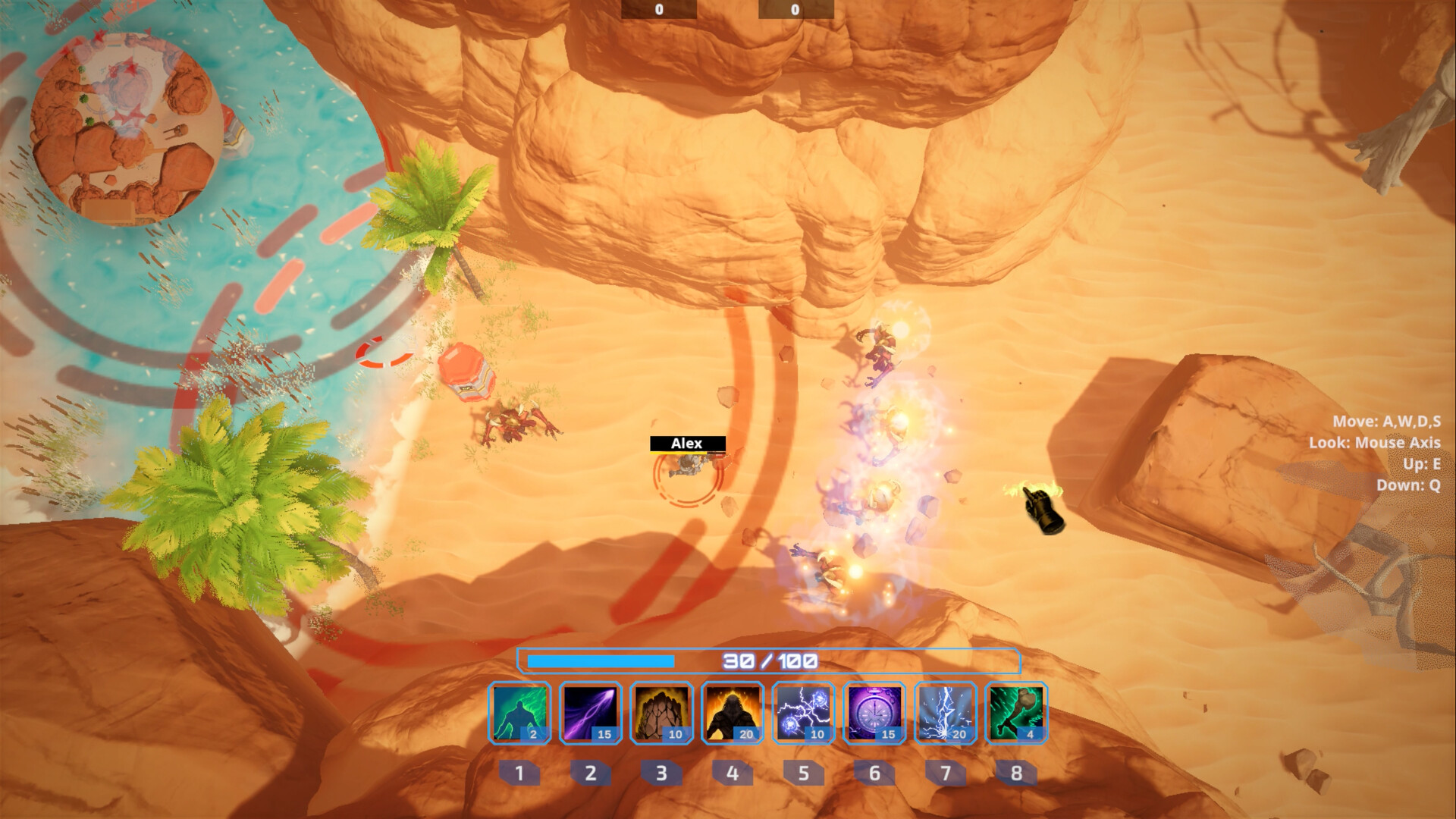Select the lightning strike ability in slot 7
The width and height of the screenshot is (1456, 819).
point(945,714)
